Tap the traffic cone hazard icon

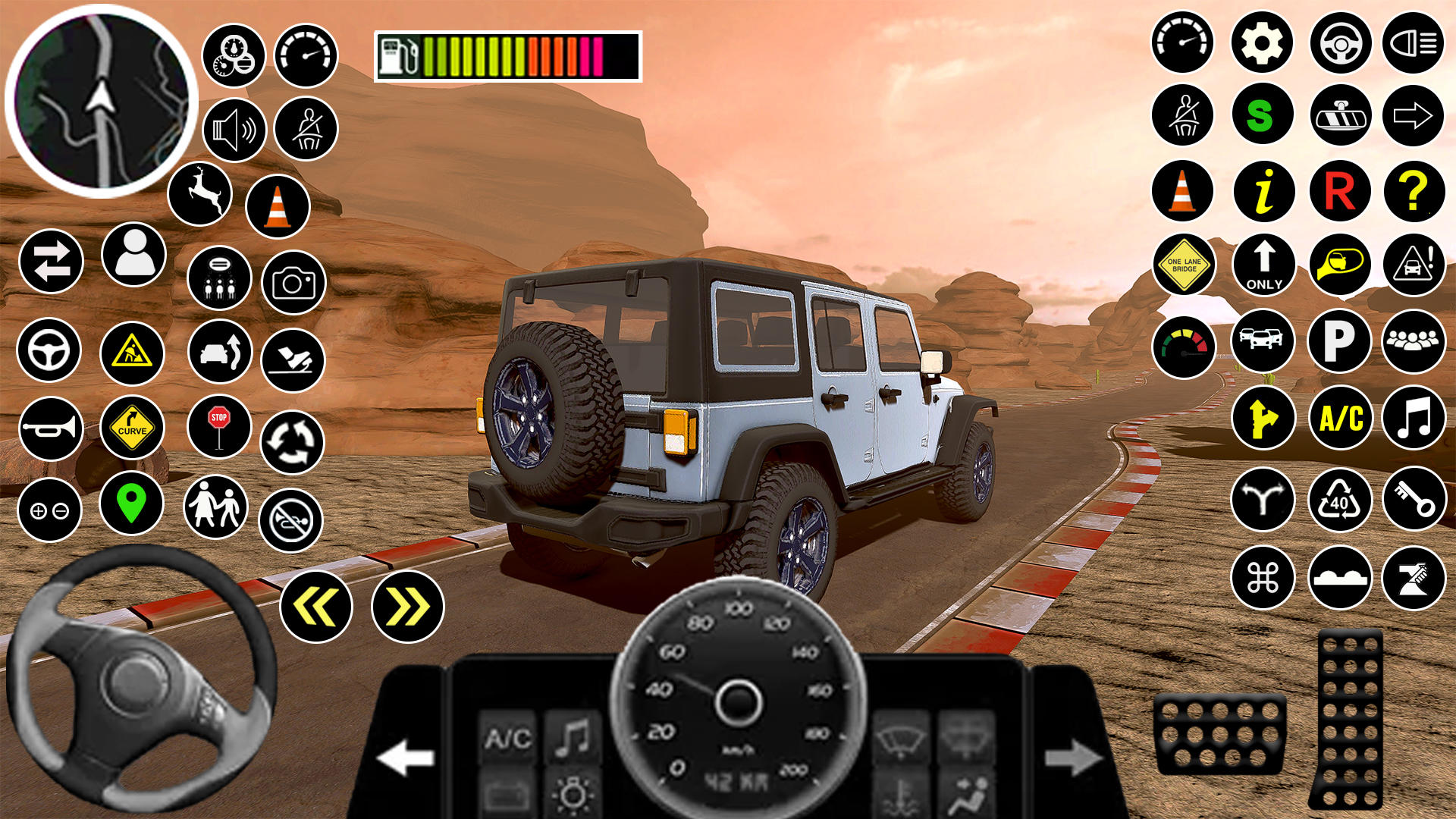coord(1181,192)
